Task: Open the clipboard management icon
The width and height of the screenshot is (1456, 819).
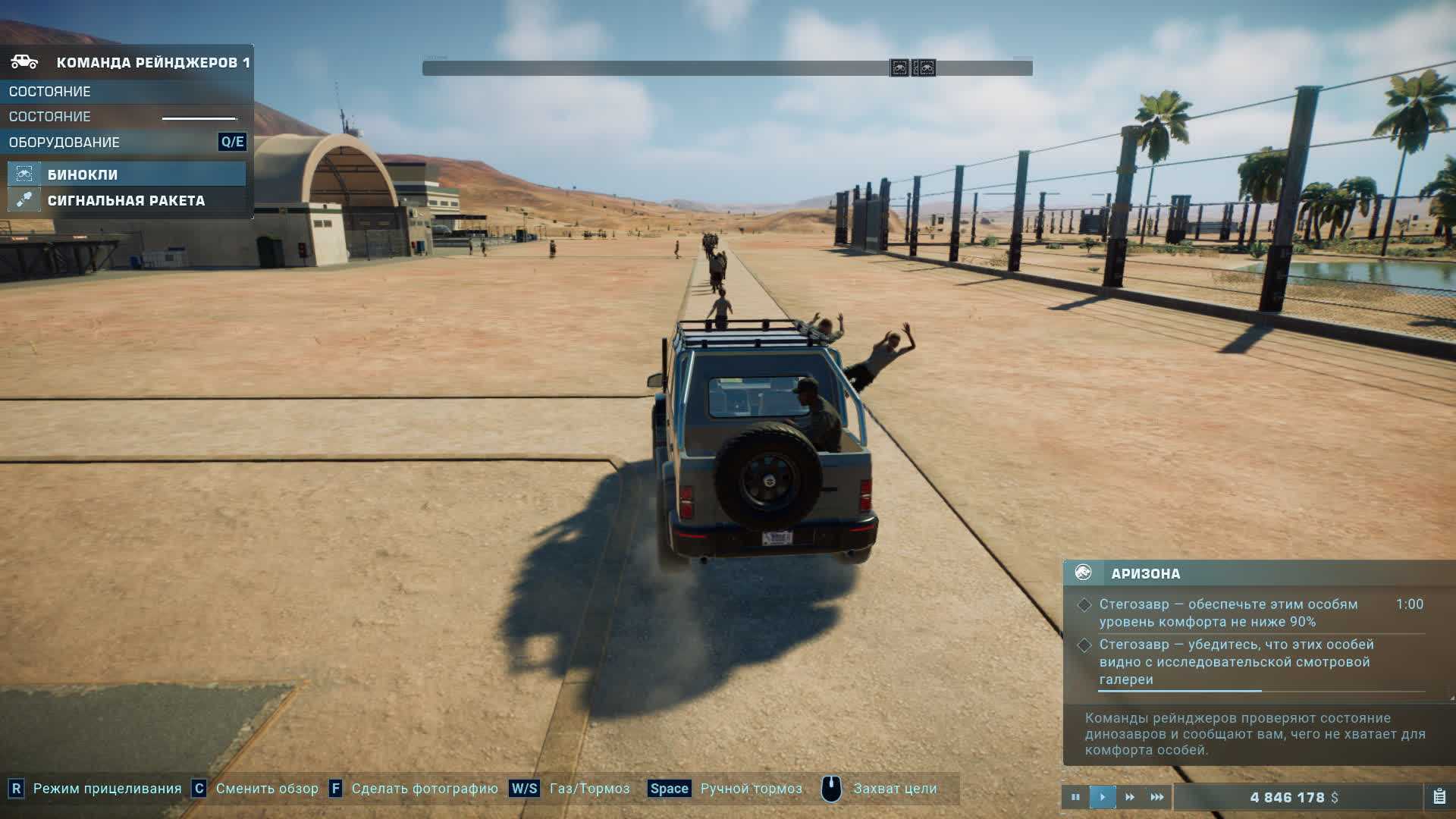Action: (1439, 797)
